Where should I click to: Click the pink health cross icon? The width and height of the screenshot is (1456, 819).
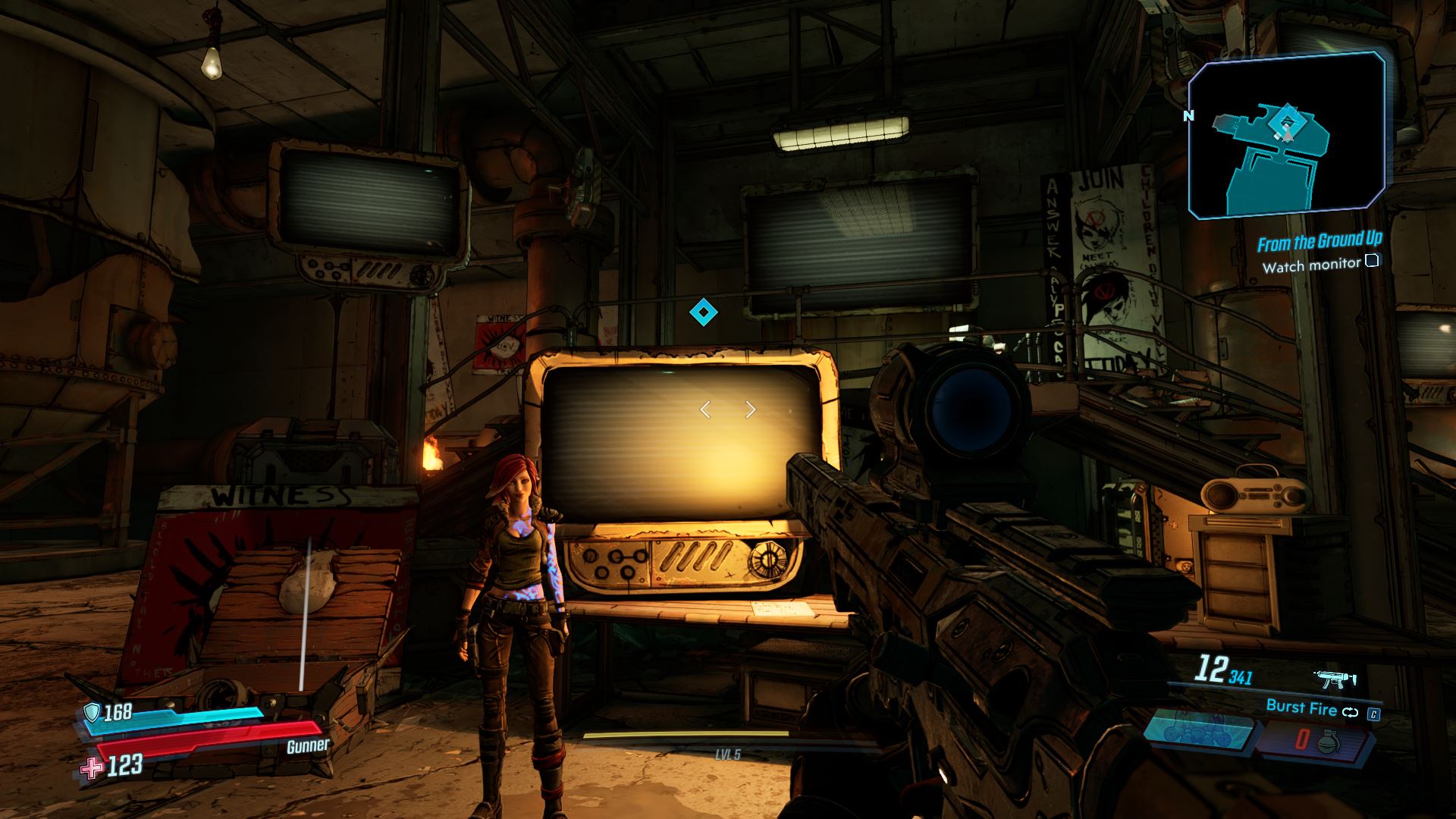coord(91,767)
